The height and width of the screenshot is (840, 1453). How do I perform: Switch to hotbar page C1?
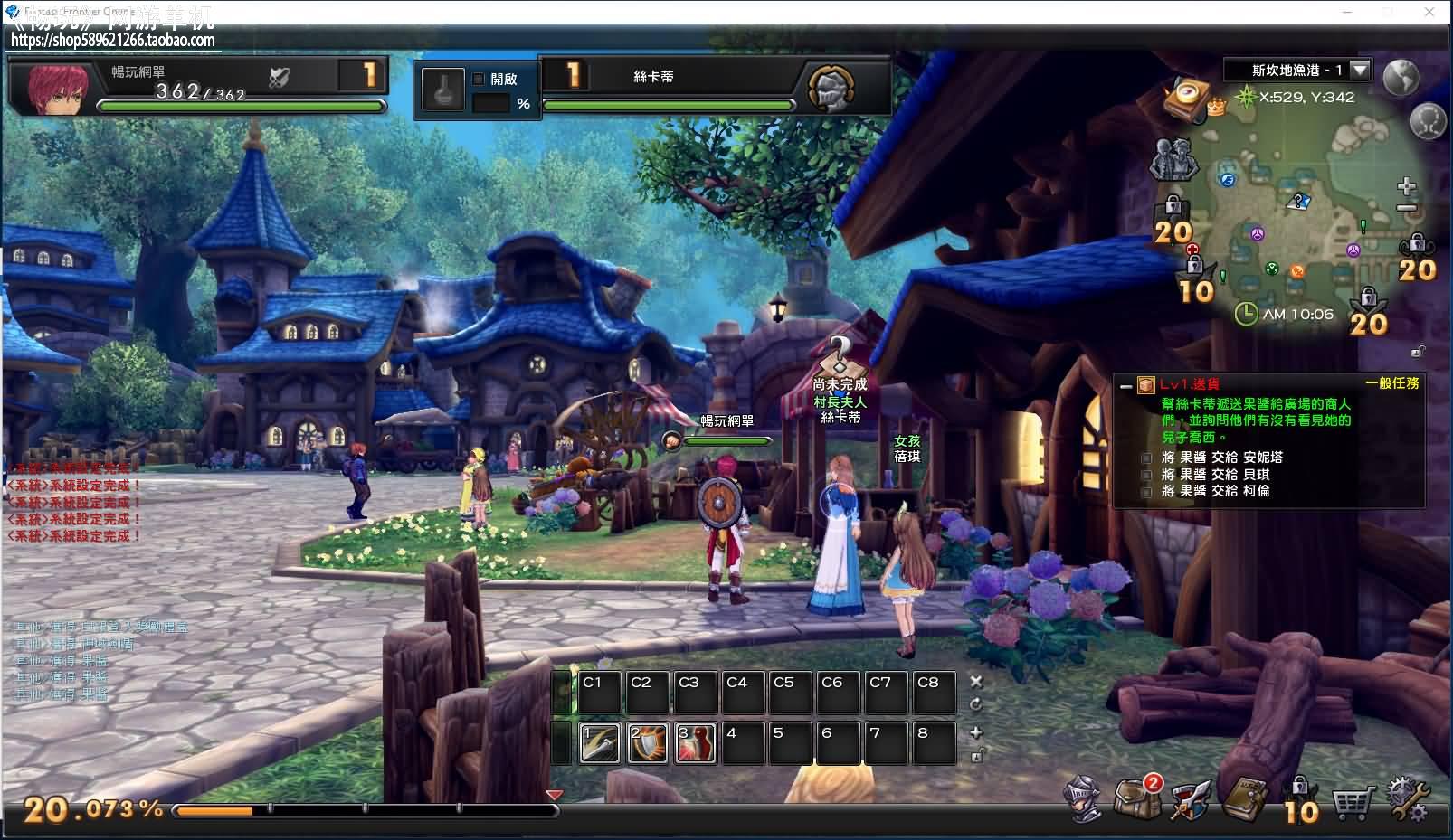[600, 692]
